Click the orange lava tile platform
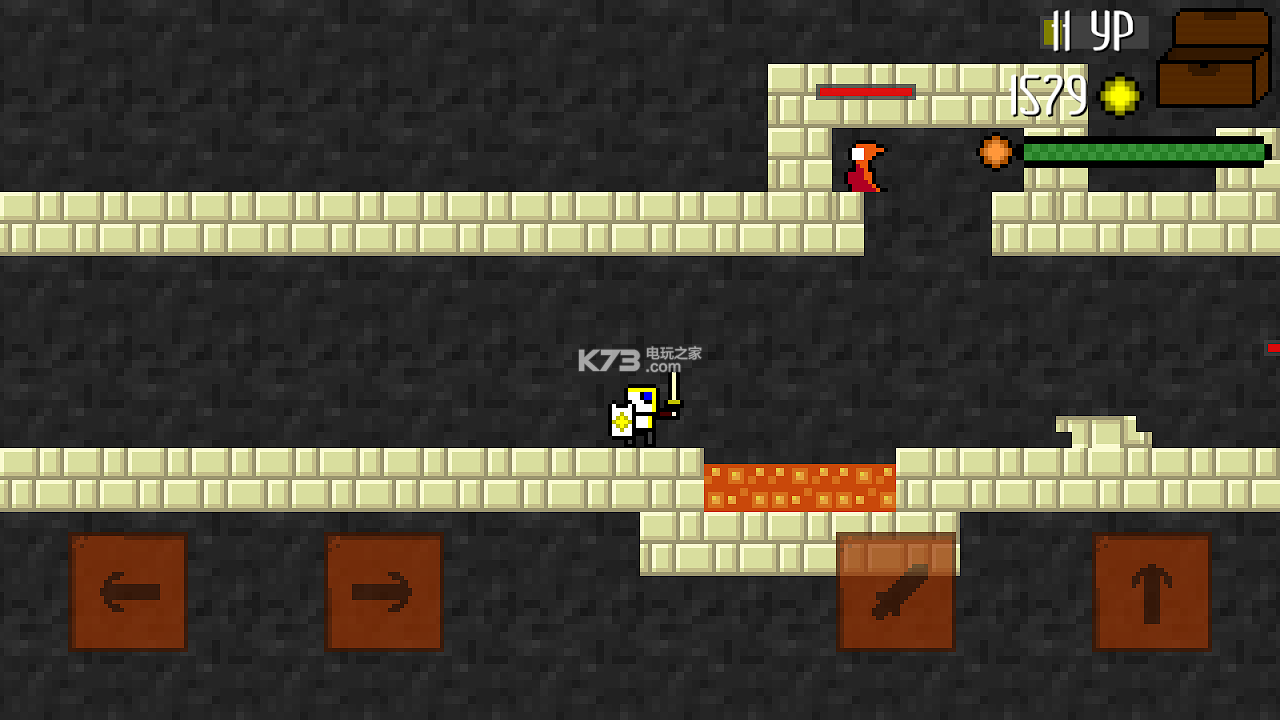Viewport: 1280px width, 720px height. tap(800, 487)
